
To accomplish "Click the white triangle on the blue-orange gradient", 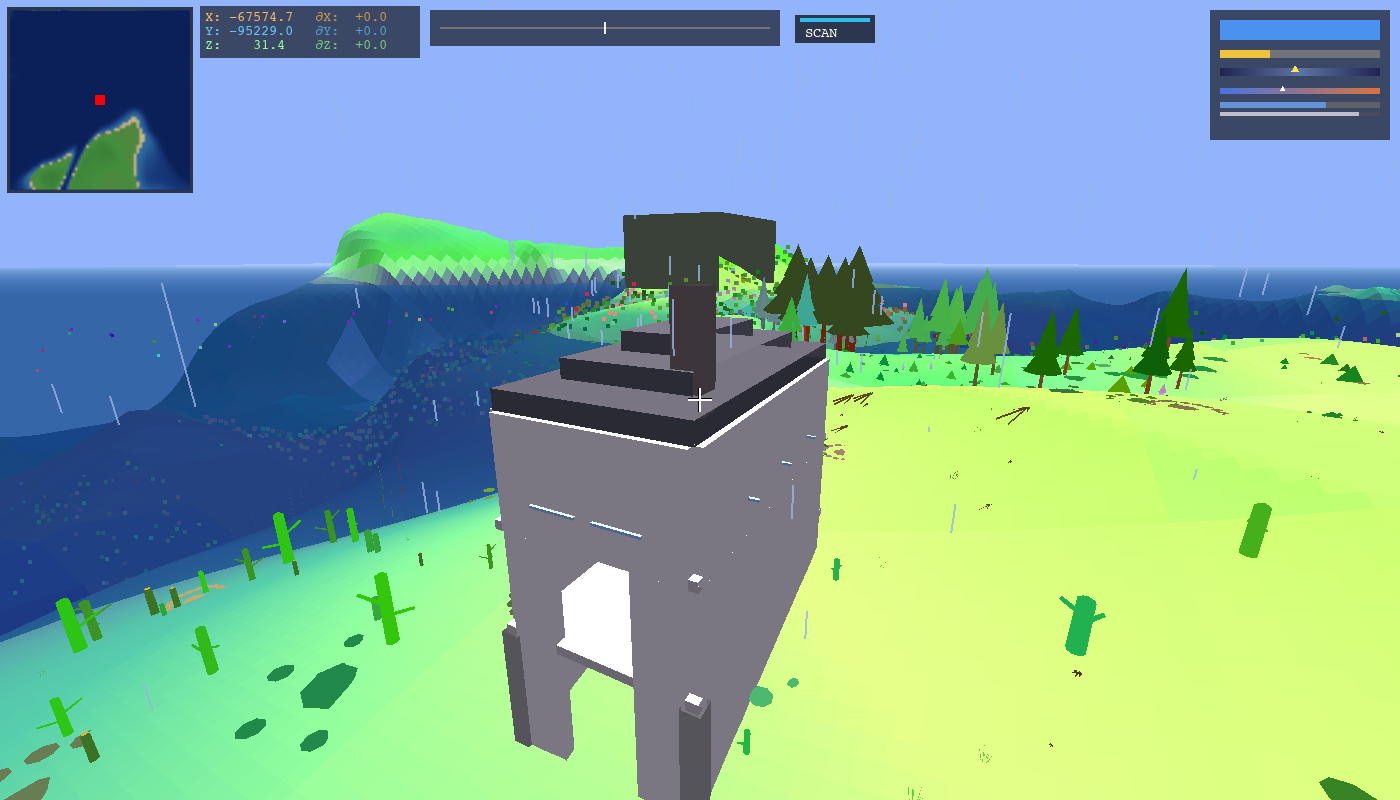I will 1283,89.
